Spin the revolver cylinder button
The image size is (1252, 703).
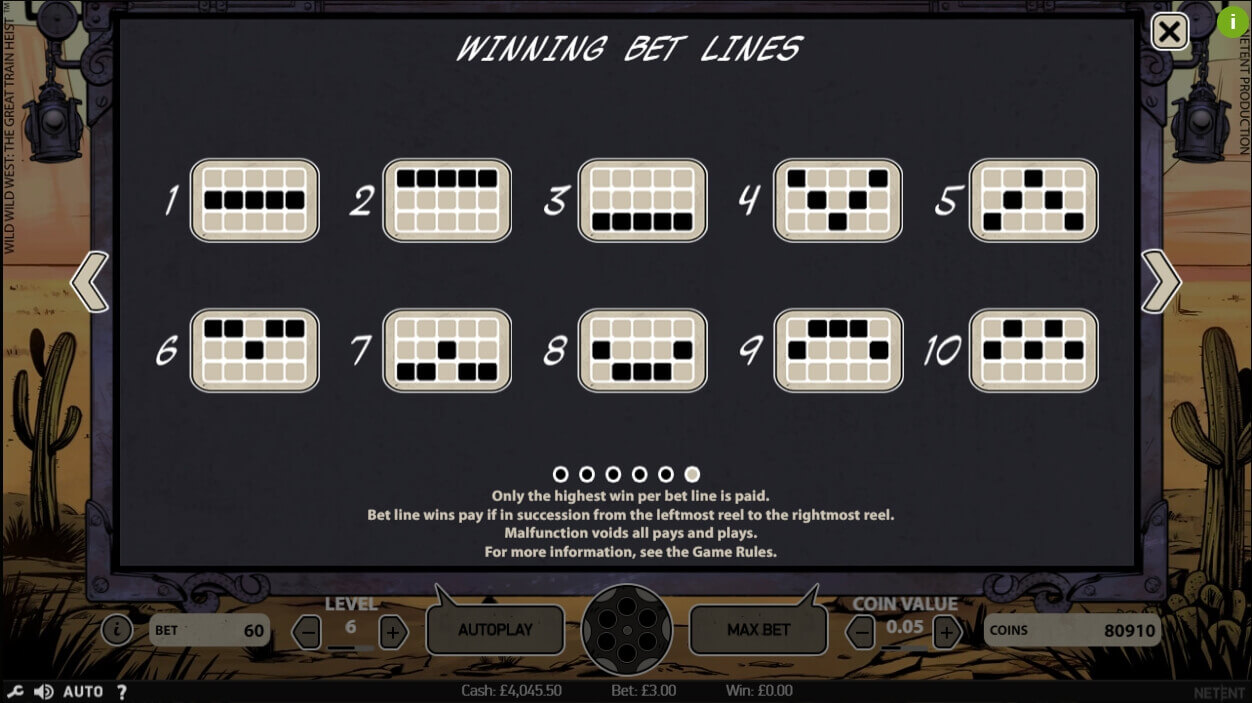pyautogui.click(x=626, y=630)
